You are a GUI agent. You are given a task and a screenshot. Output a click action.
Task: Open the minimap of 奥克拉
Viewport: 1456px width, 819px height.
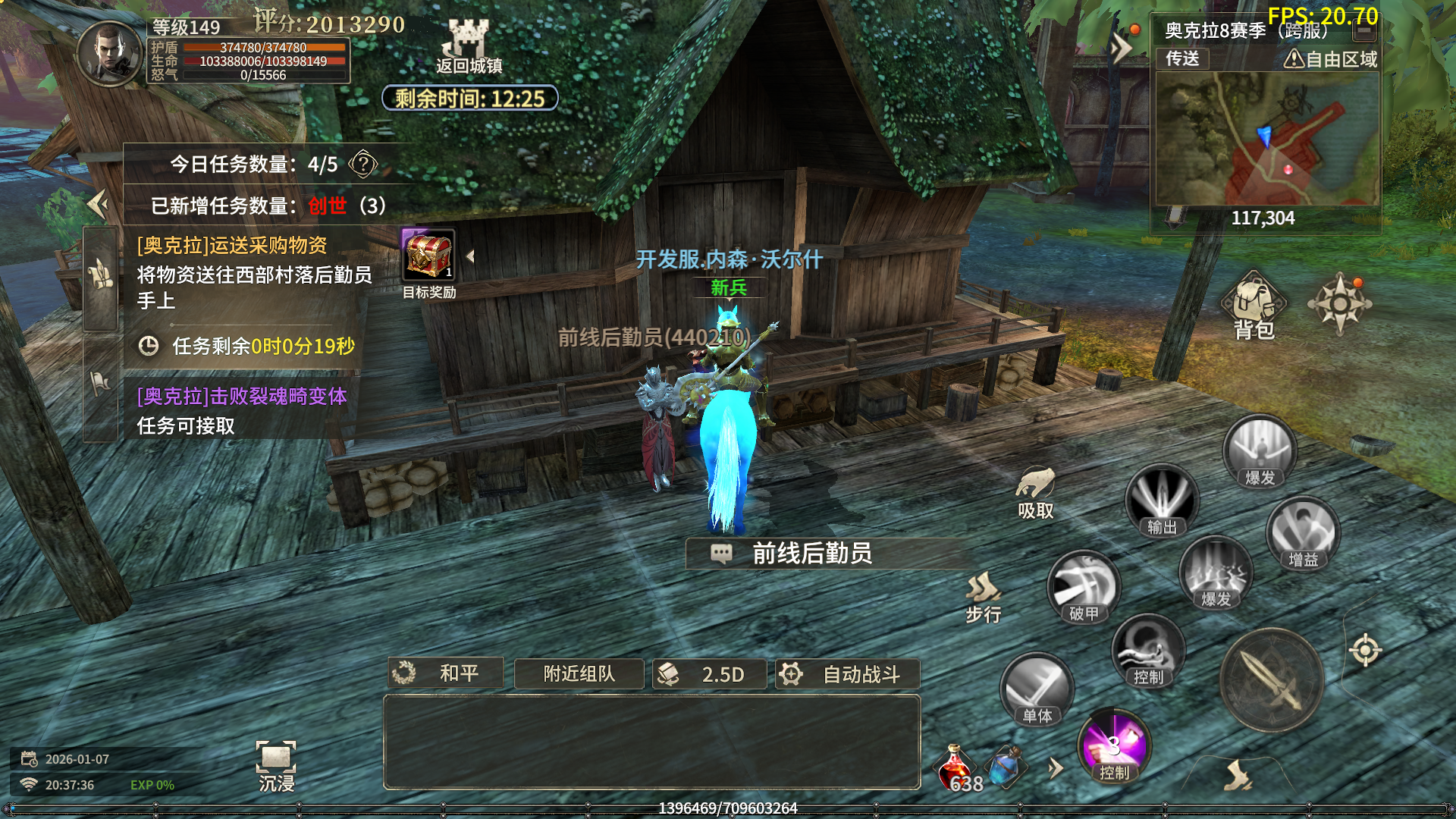(1265, 140)
